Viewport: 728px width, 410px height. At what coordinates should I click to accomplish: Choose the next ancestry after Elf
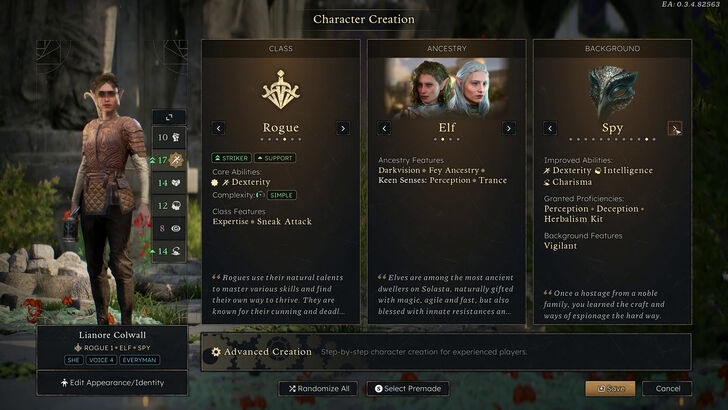(x=508, y=128)
